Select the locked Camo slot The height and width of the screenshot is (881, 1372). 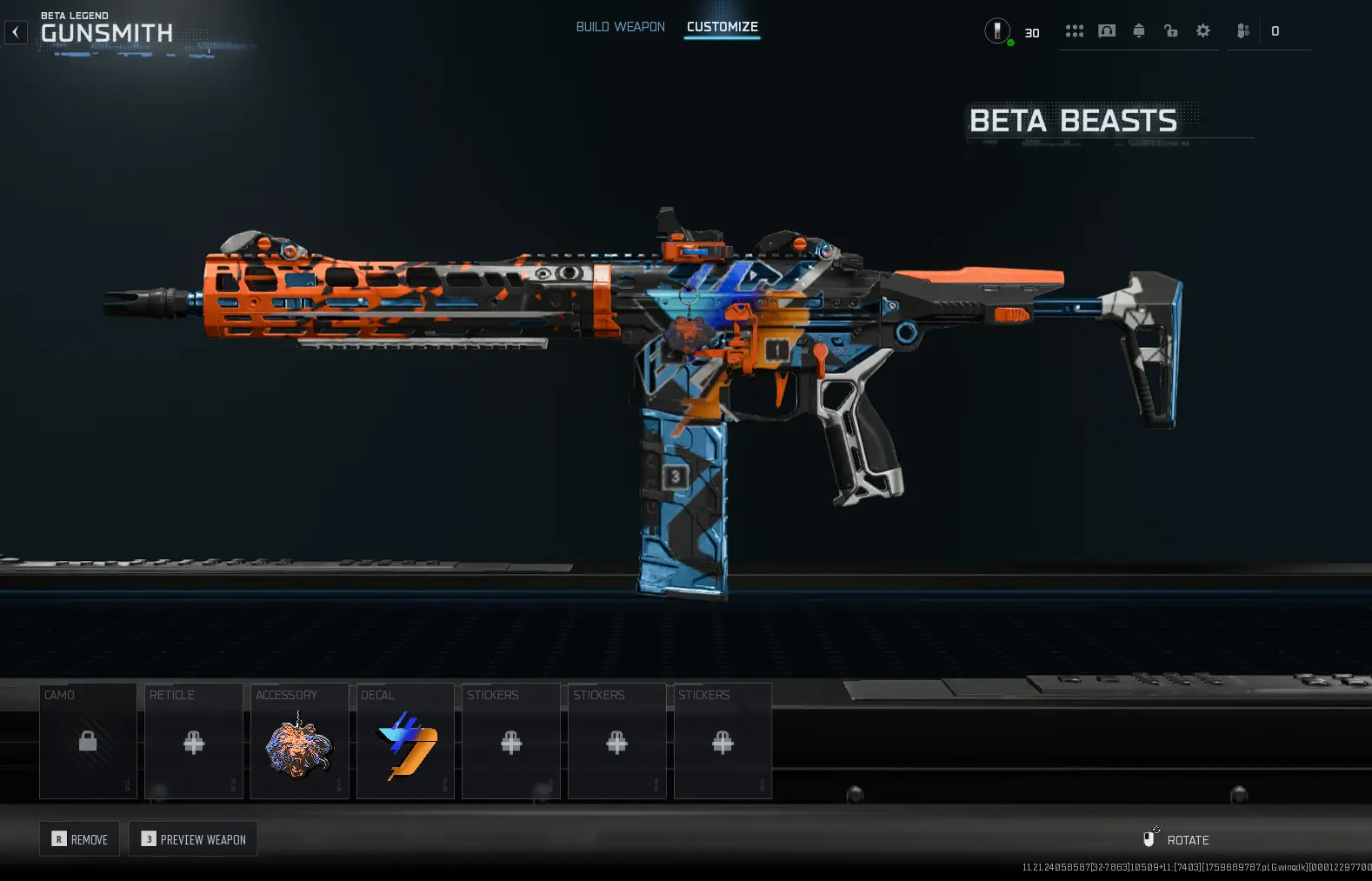tap(88, 741)
